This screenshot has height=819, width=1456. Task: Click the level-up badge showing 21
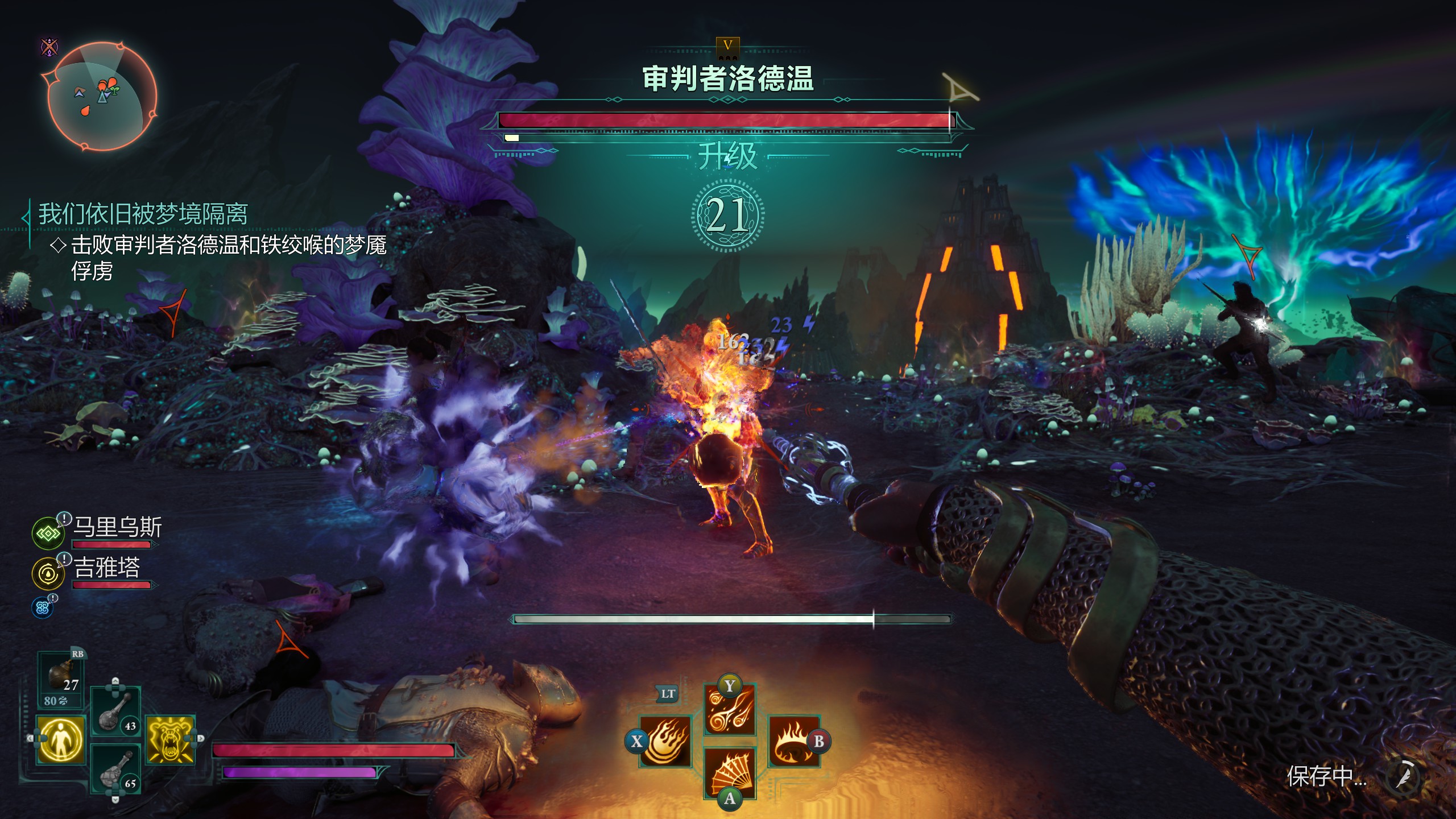(x=727, y=215)
